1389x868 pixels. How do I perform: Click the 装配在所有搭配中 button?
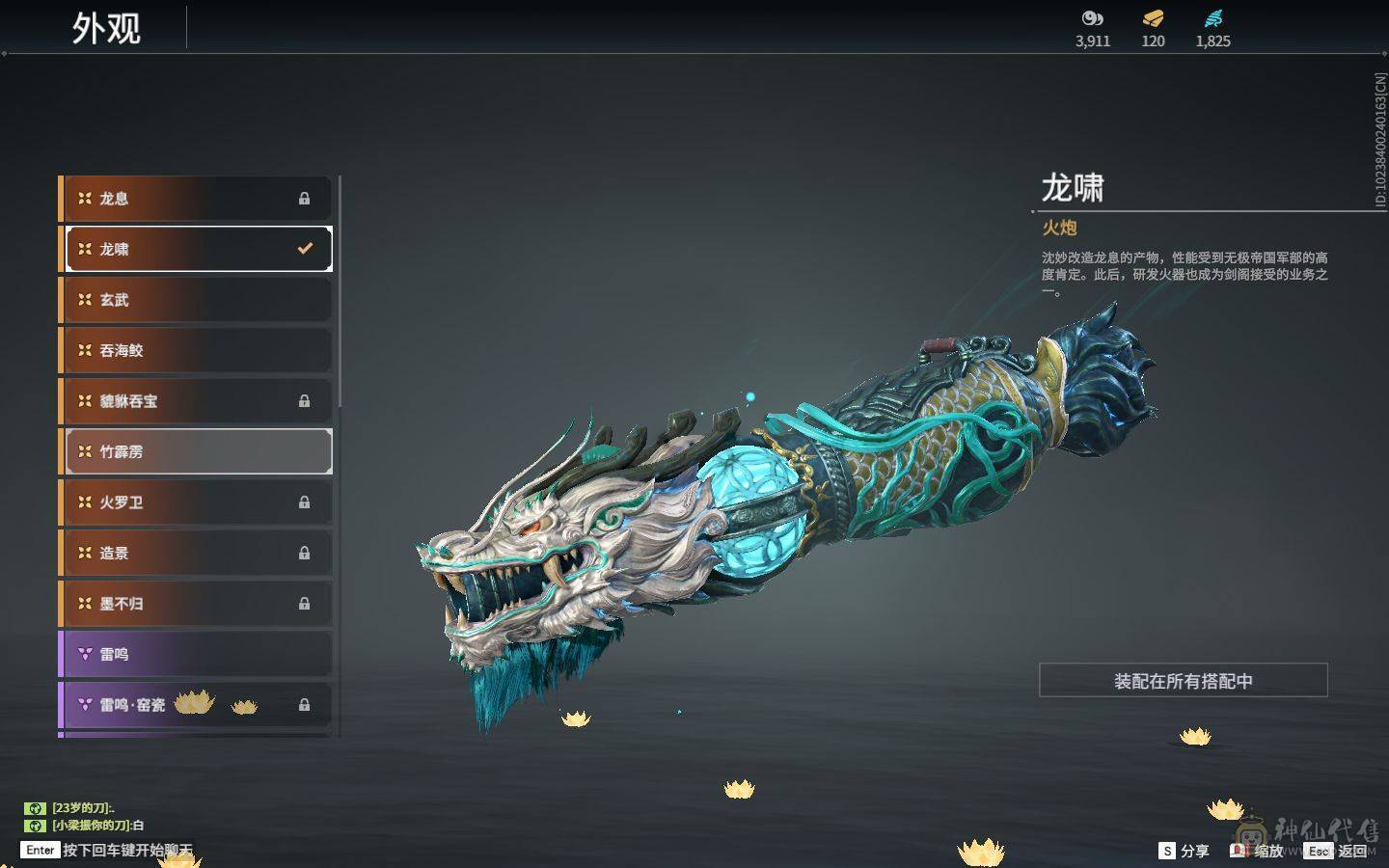(x=1183, y=681)
